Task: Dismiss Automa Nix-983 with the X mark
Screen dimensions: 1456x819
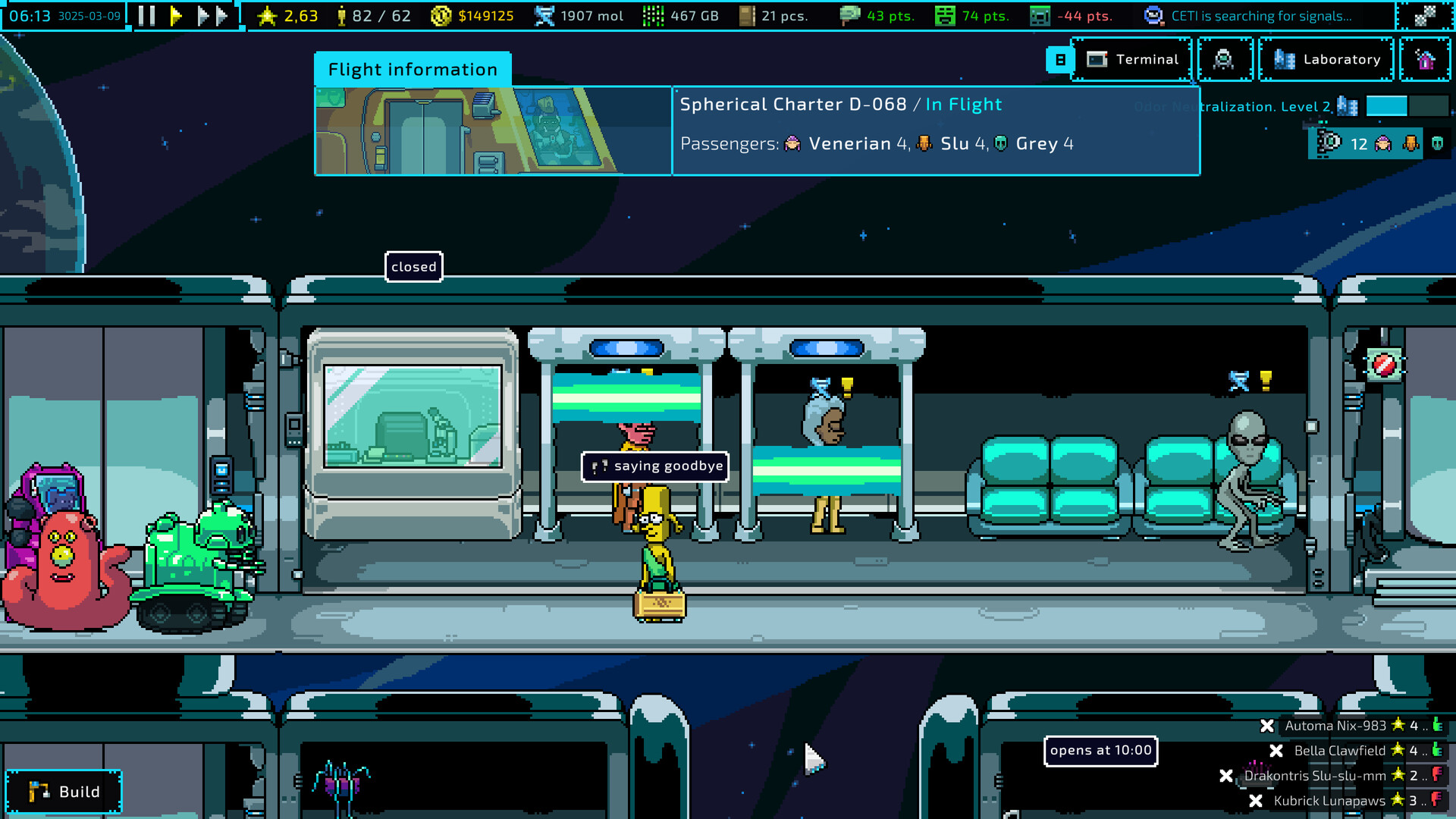Action: click(x=1266, y=726)
